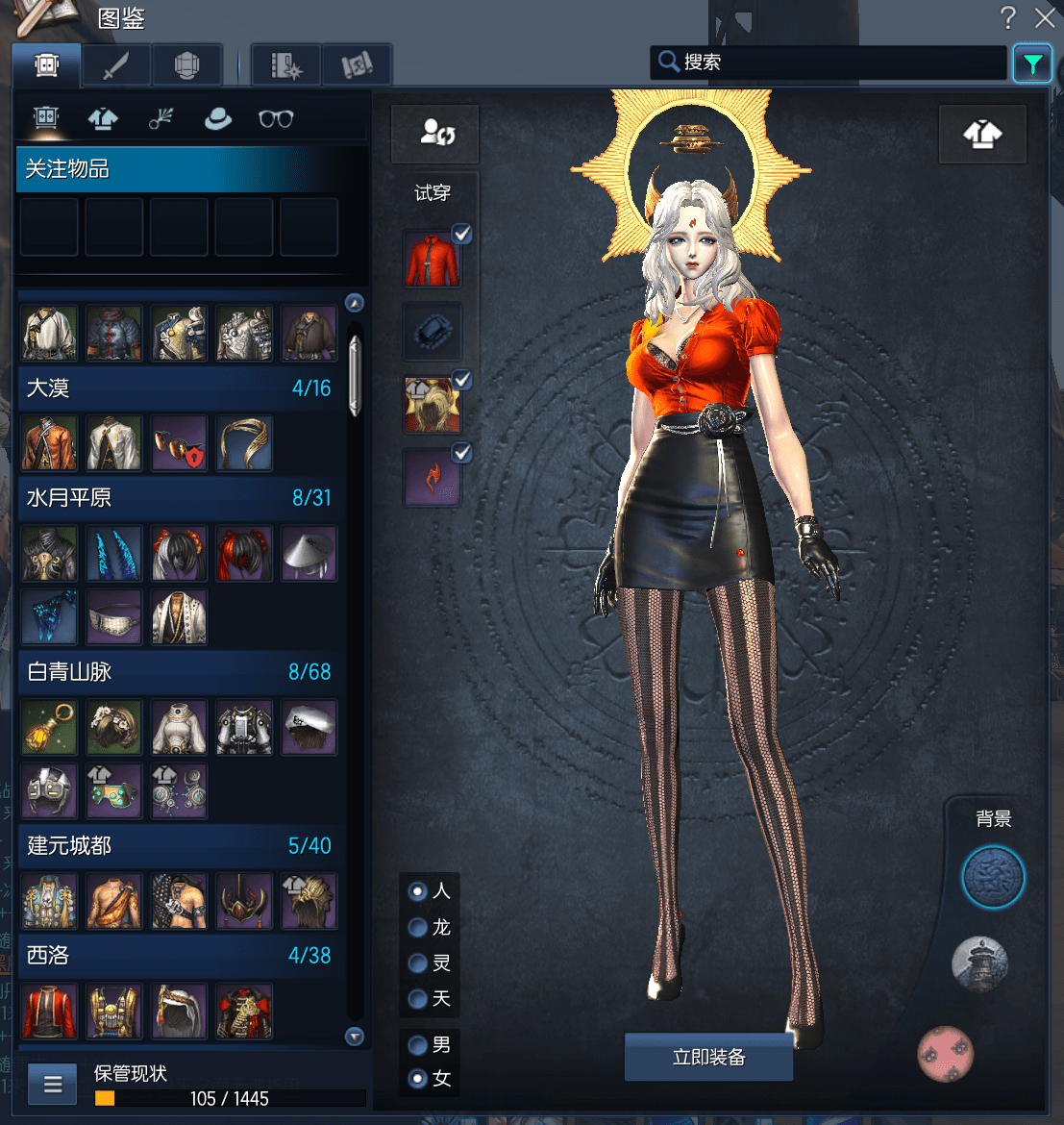Select the 龙 race option
The width and height of the screenshot is (1064, 1125).
pyautogui.click(x=418, y=927)
